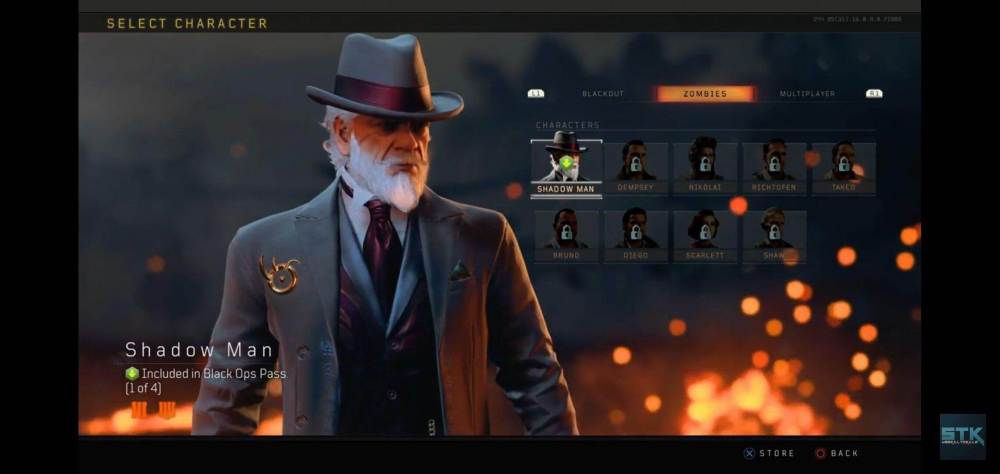Pick the Nikolai character tile
Viewport: 1000px width, 474px height.
pos(705,164)
